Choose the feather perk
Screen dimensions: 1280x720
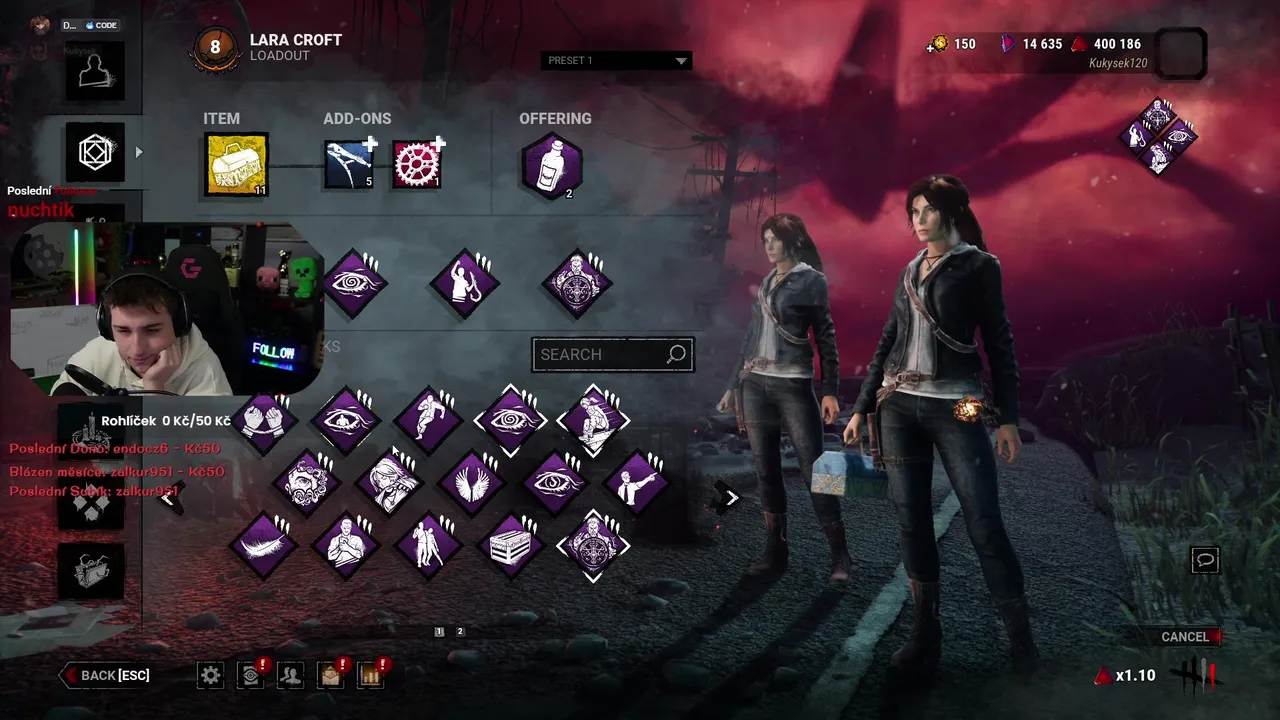point(264,546)
